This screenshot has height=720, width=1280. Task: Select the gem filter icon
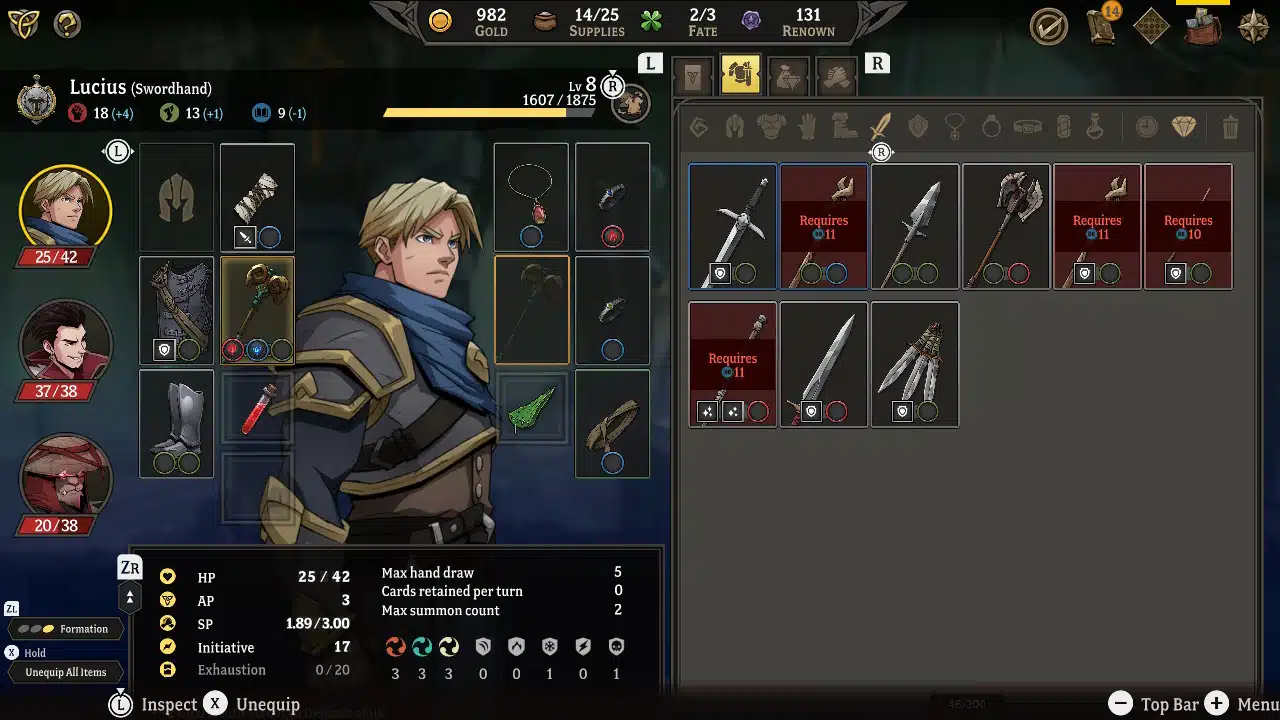click(1186, 127)
